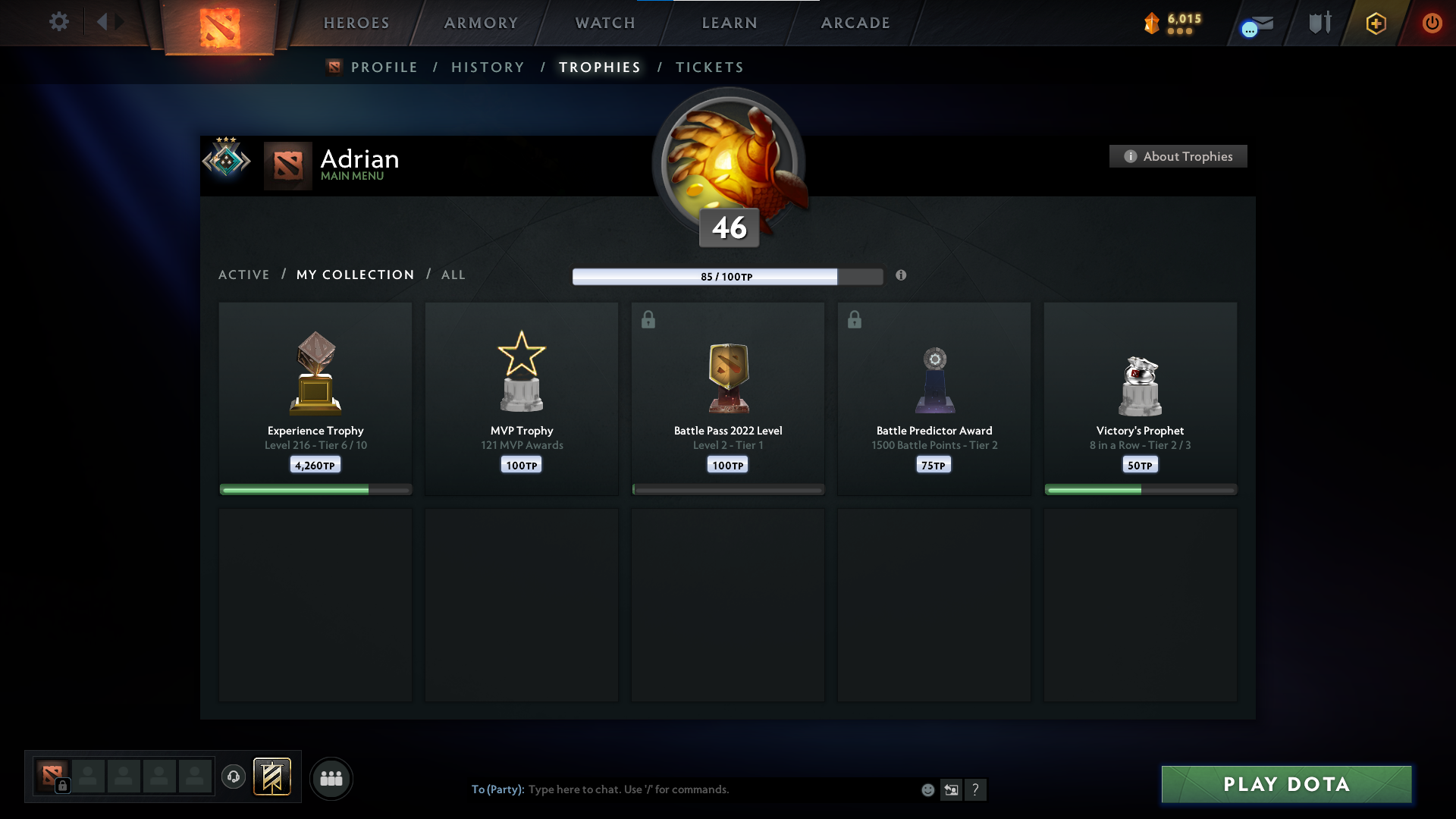Screen dimensions: 1456x819
Task: Switch collection filter to ACTIVE
Action: (244, 275)
